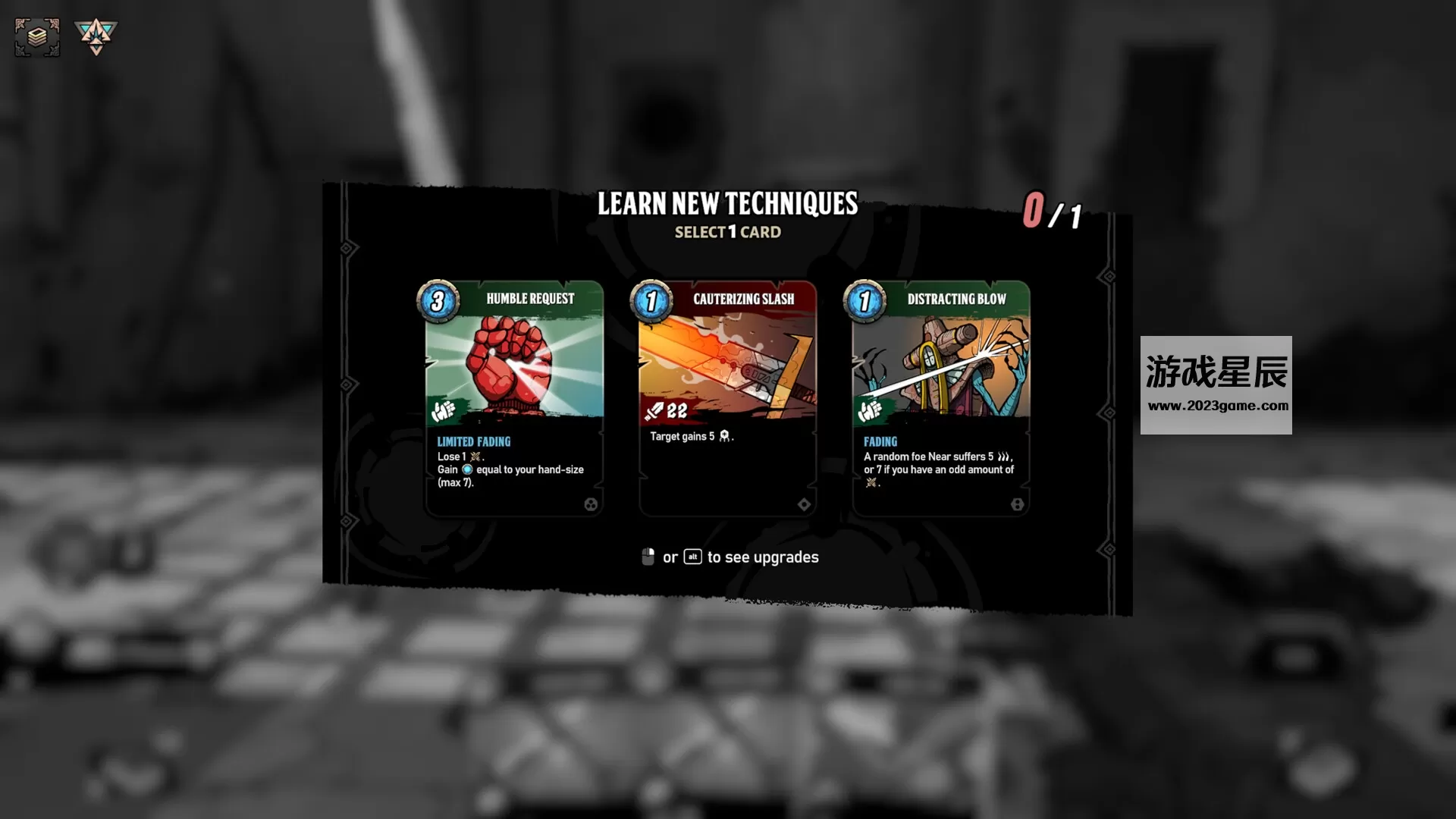Click the triangular emblem icon
This screenshot has width=1456, height=819.
coord(96,36)
